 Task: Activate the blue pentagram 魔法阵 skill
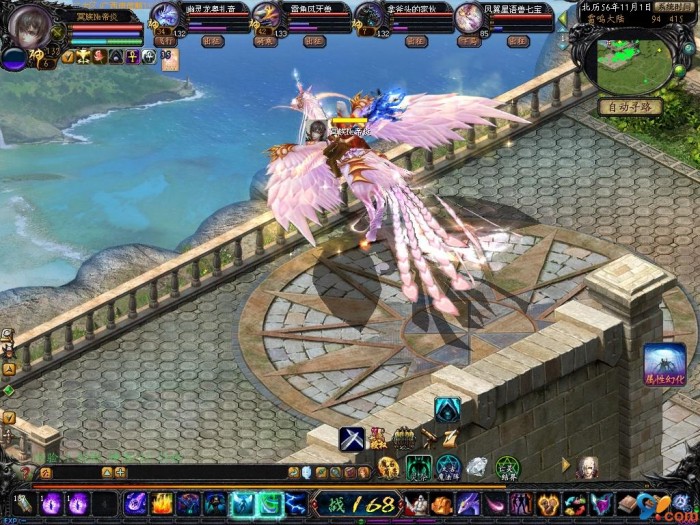pos(448,466)
